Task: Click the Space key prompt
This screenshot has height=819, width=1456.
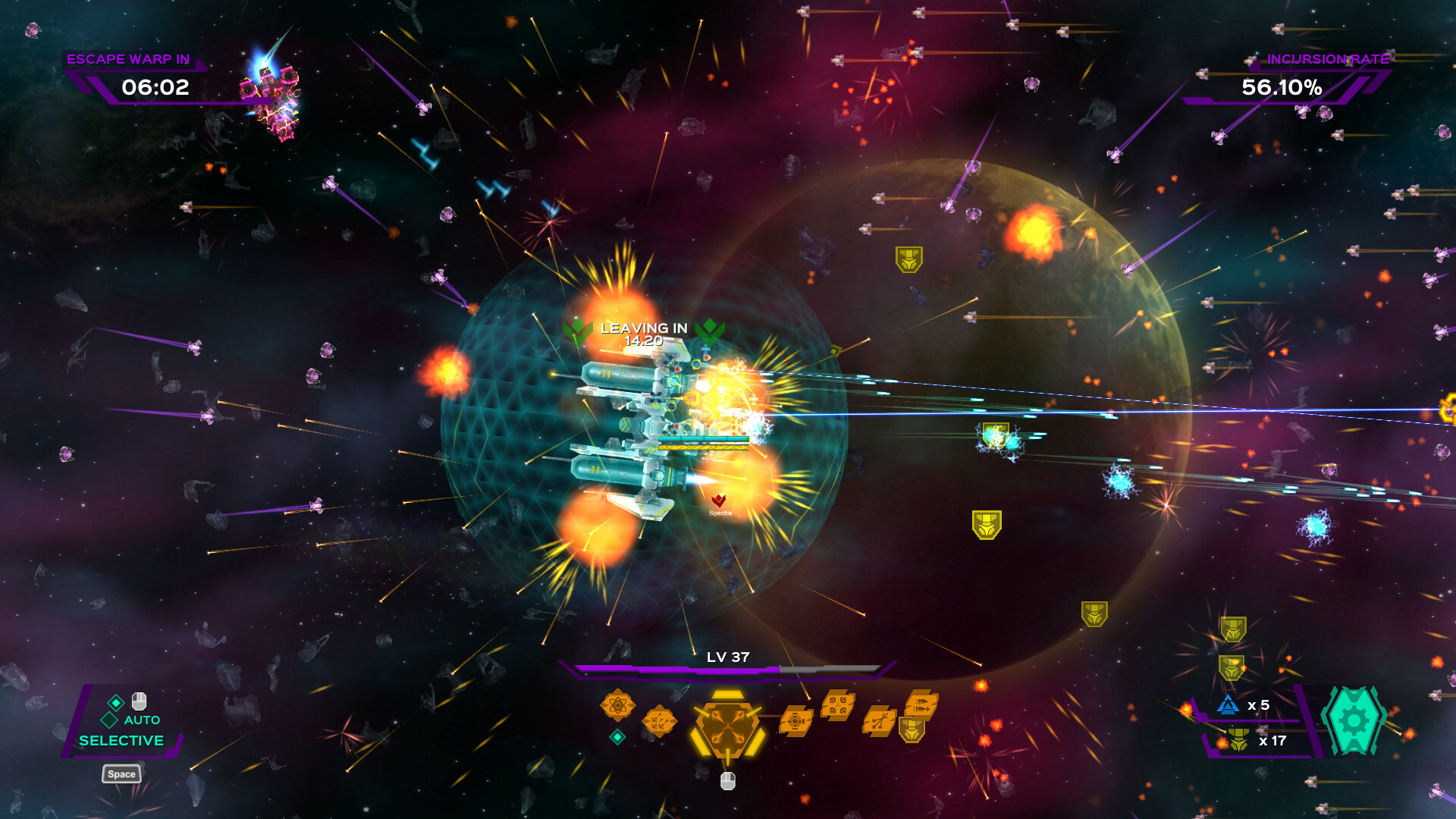Action: [121, 774]
